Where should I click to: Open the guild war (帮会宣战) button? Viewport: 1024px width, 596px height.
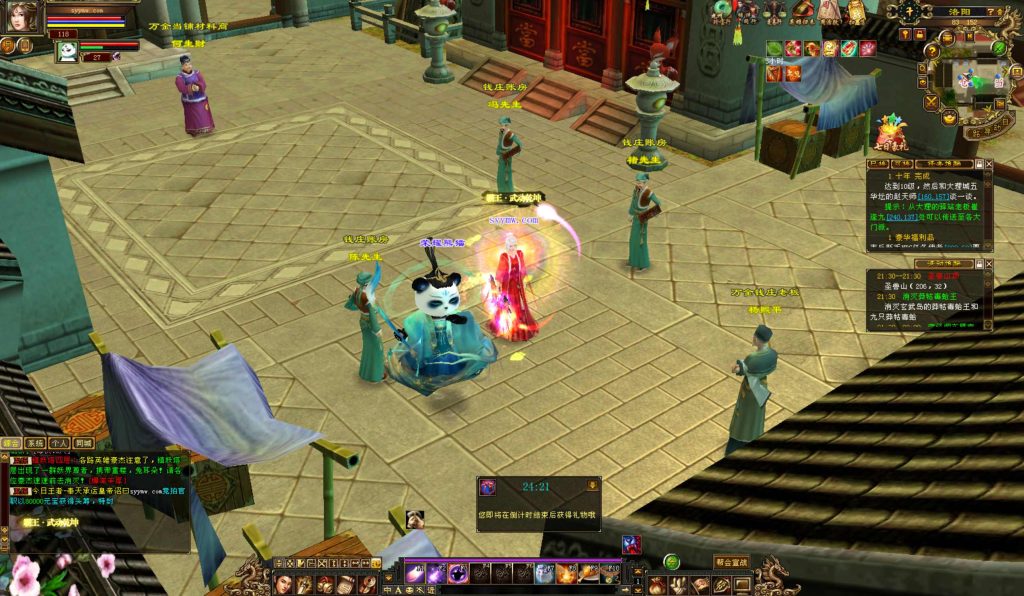click(732, 562)
